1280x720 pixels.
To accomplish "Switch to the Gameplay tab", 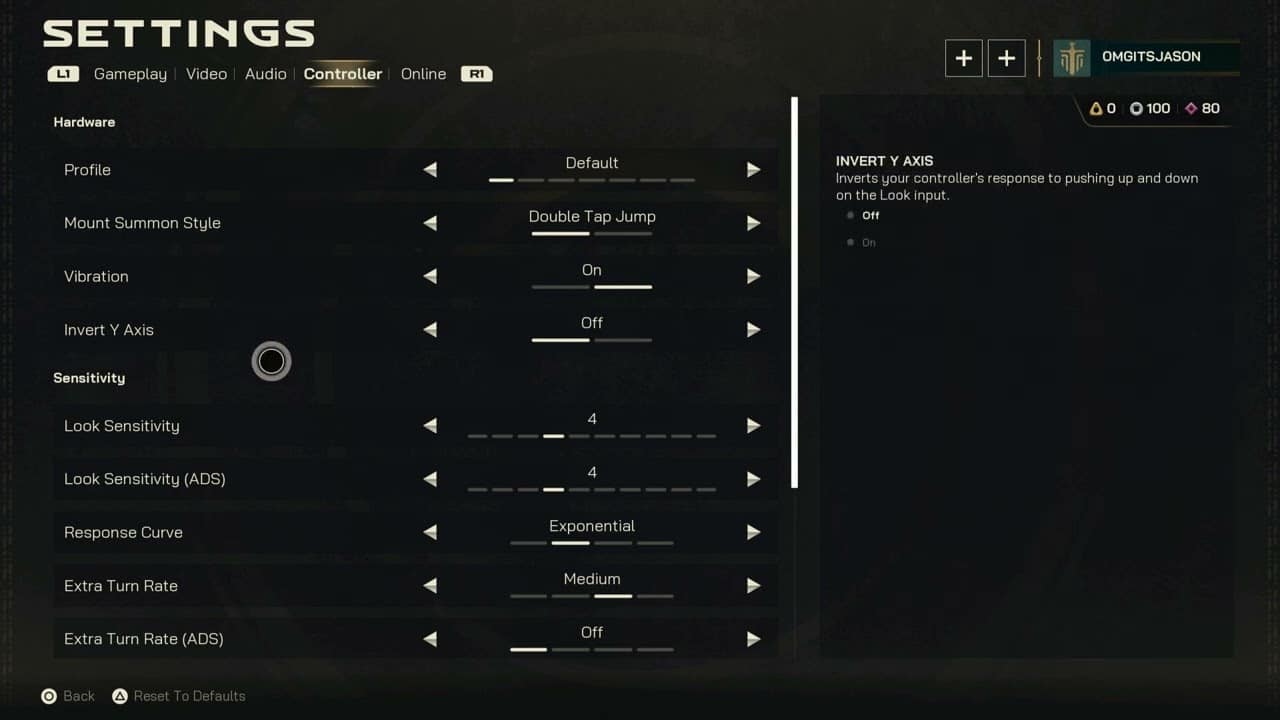I will [x=130, y=73].
